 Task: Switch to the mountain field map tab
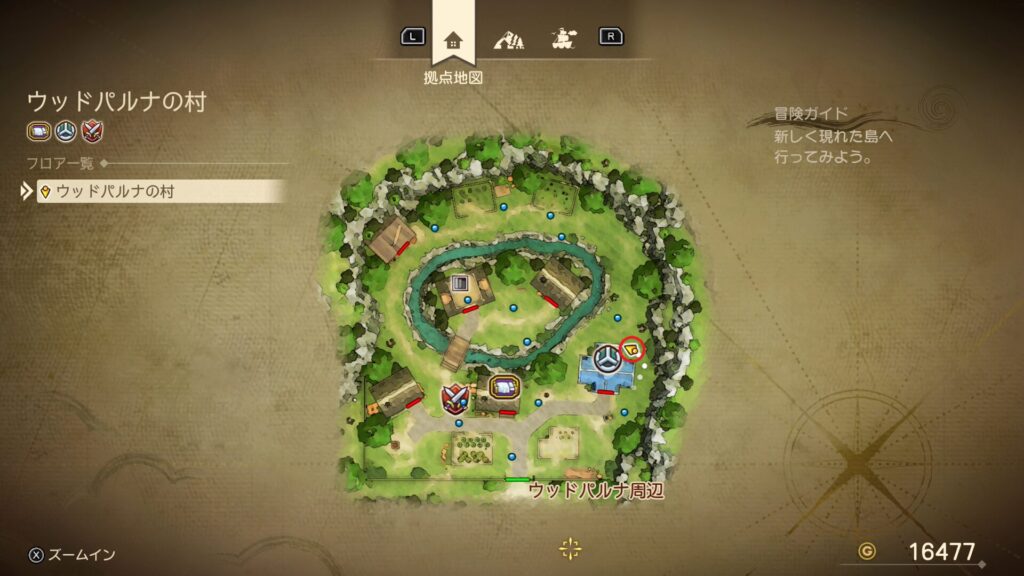[508, 40]
